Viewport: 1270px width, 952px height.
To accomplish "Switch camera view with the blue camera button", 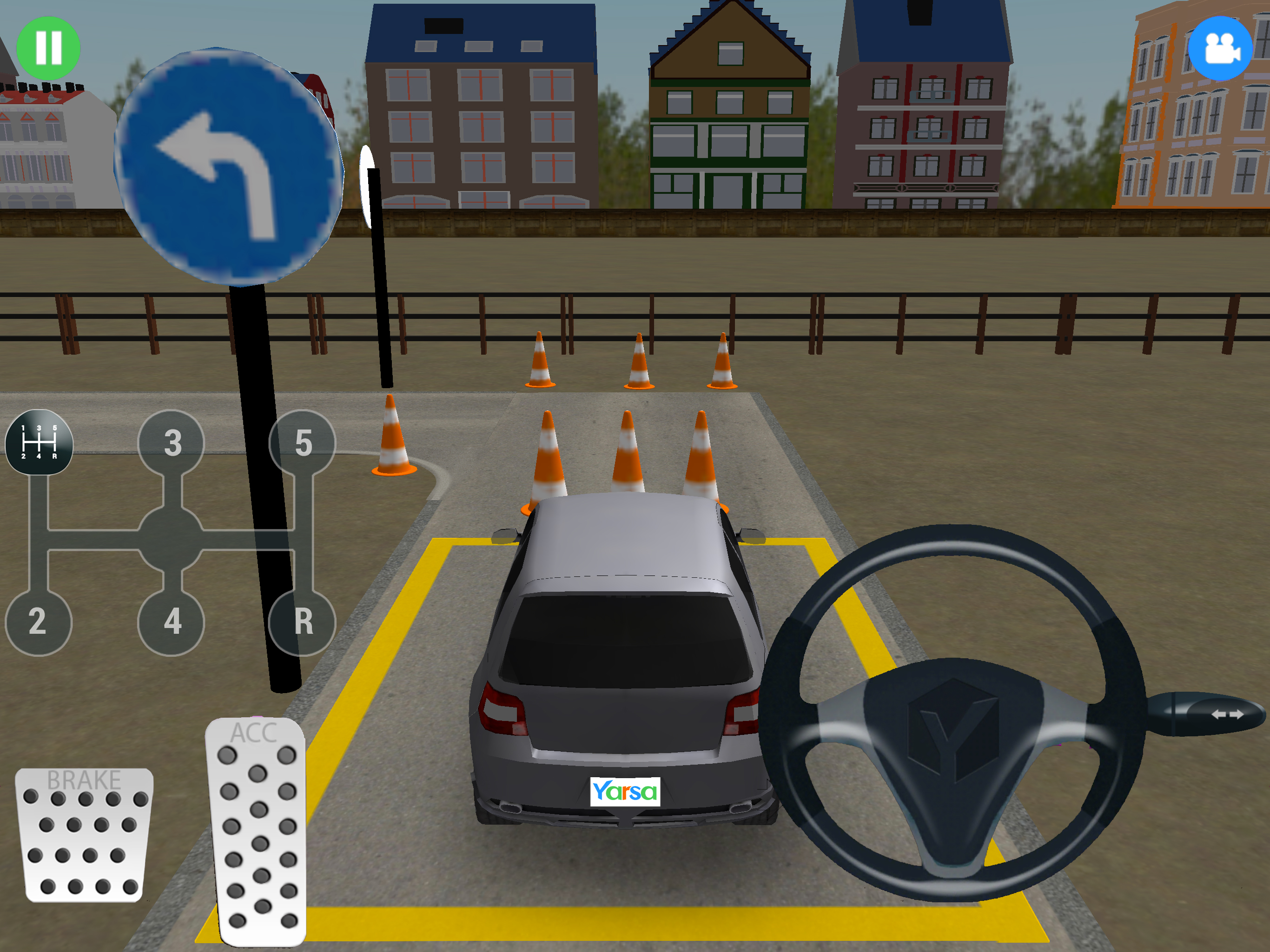I will (1219, 48).
